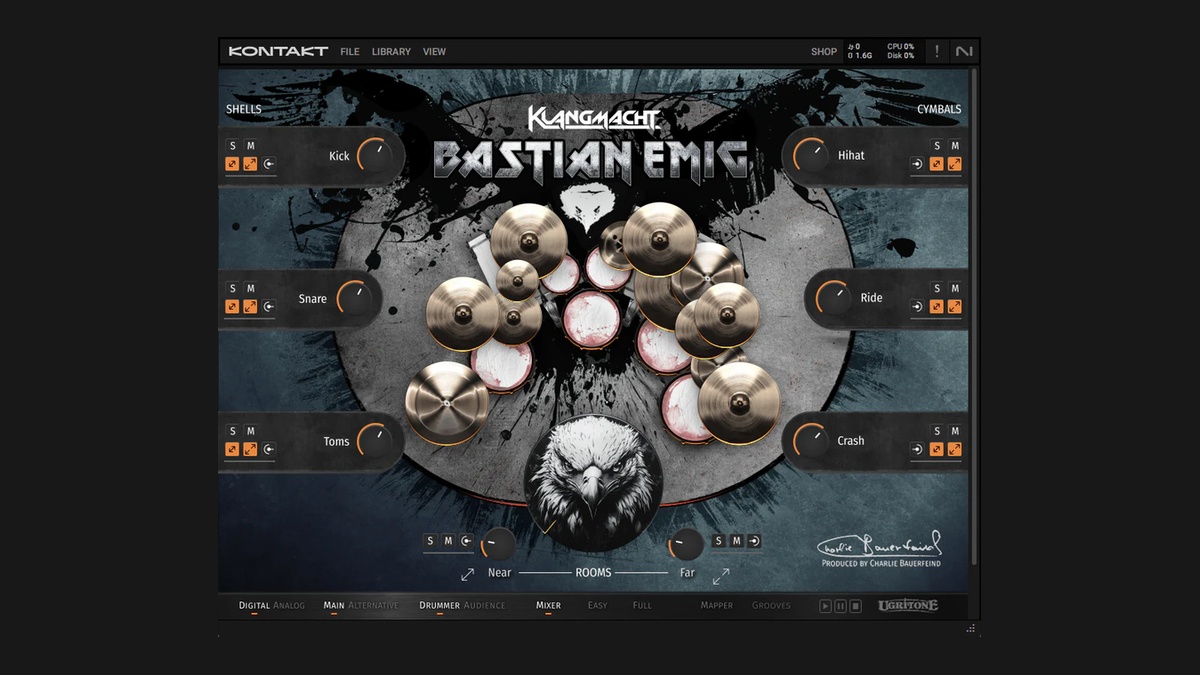Mute the Snare channel
This screenshot has height=675, width=1200.
pyautogui.click(x=251, y=289)
